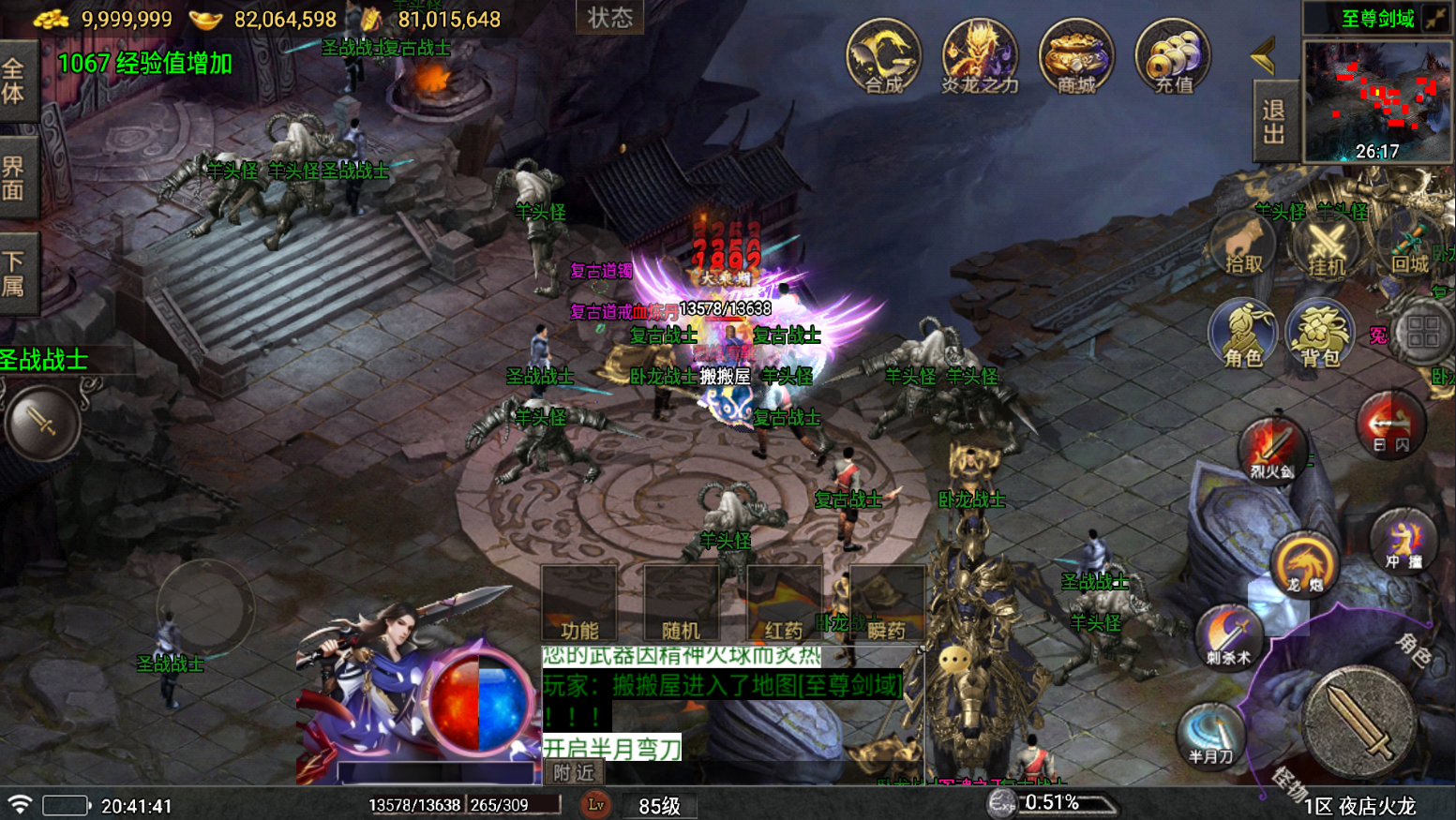
Task: Open the 炎龙之力 dragon power icon
Action: tap(979, 57)
